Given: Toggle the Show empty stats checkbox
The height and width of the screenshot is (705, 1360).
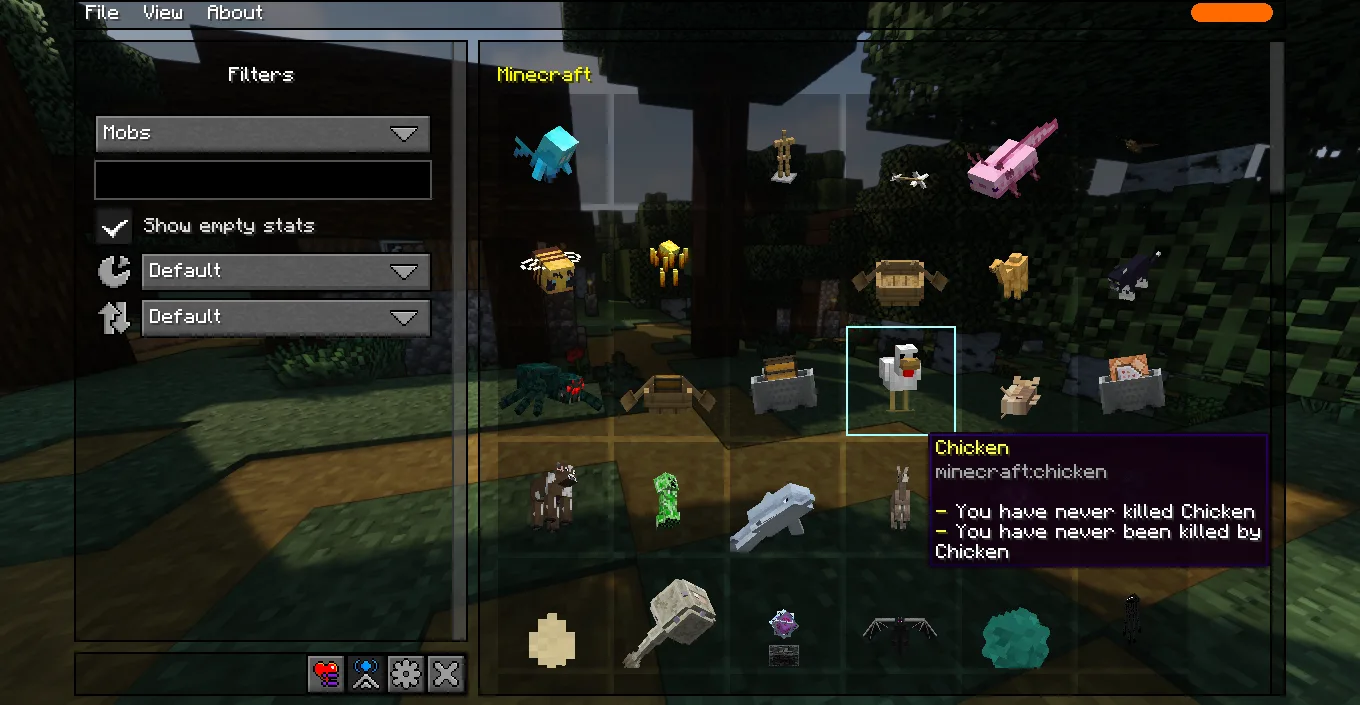Looking at the screenshot, I should [x=115, y=226].
